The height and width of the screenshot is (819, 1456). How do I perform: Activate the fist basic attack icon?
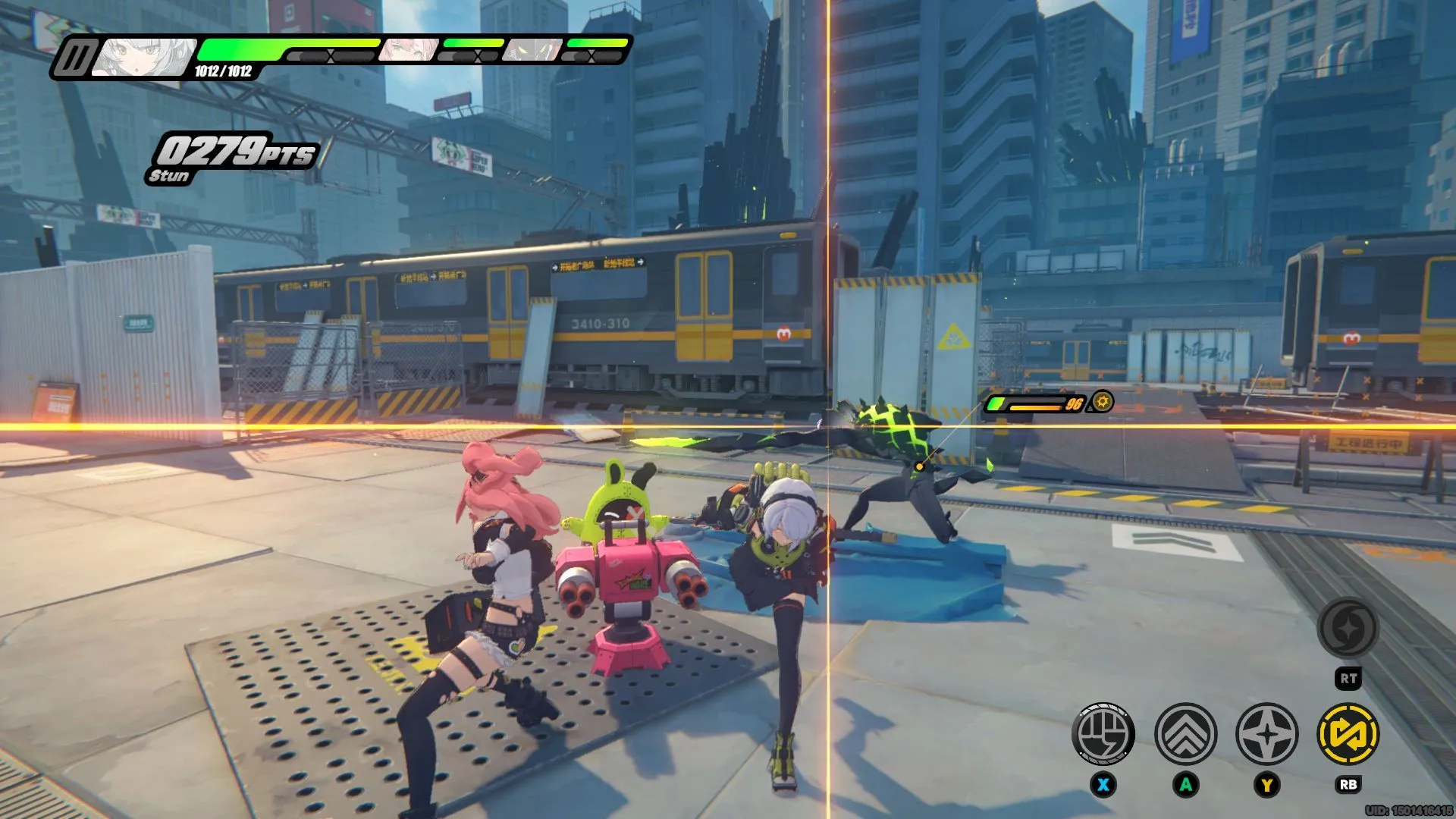pos(1103,733)
